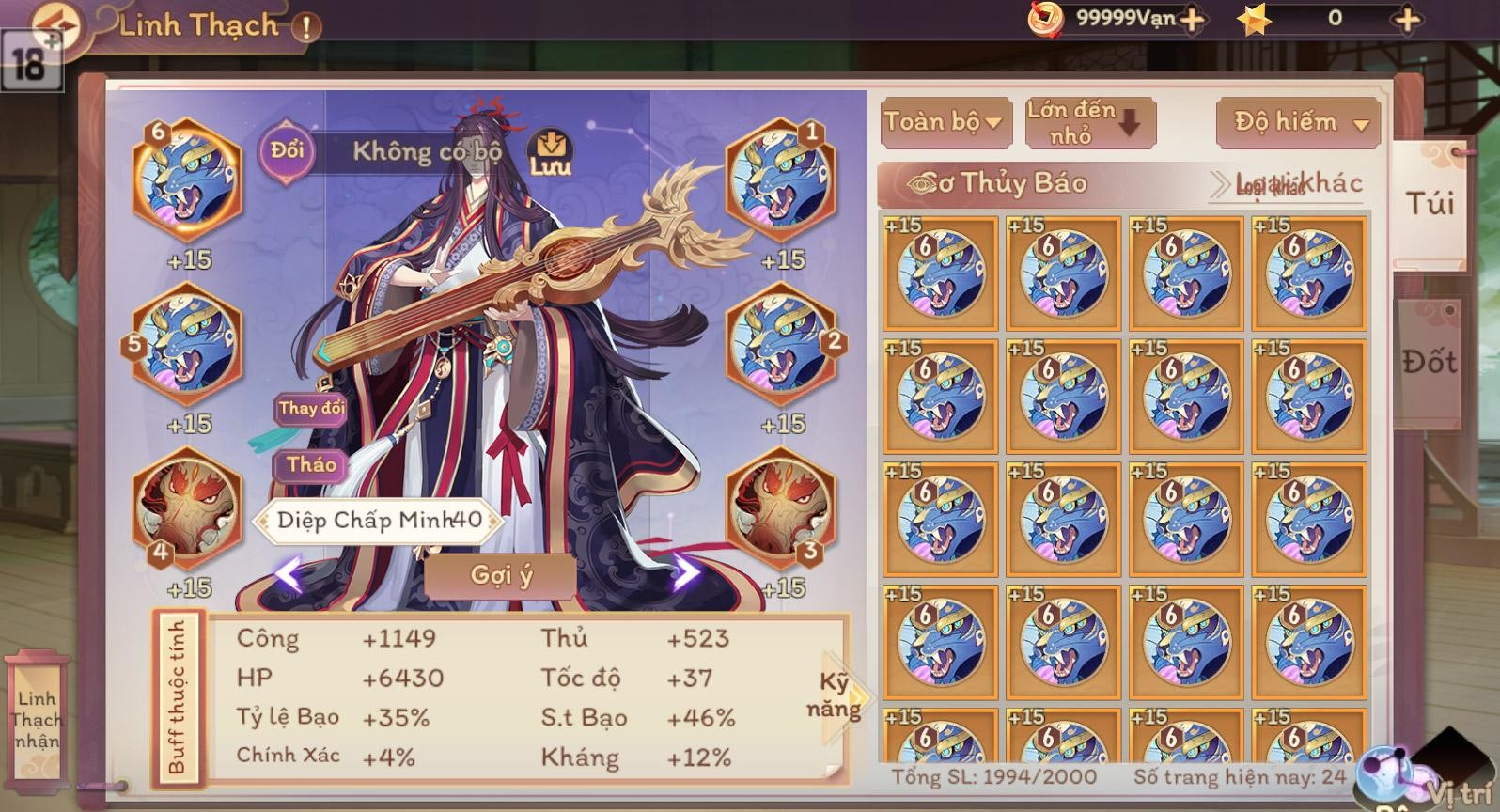Add more gold coins with plus button
1500x812 pixels.
pyautogui.click(x=1191, y=19)
